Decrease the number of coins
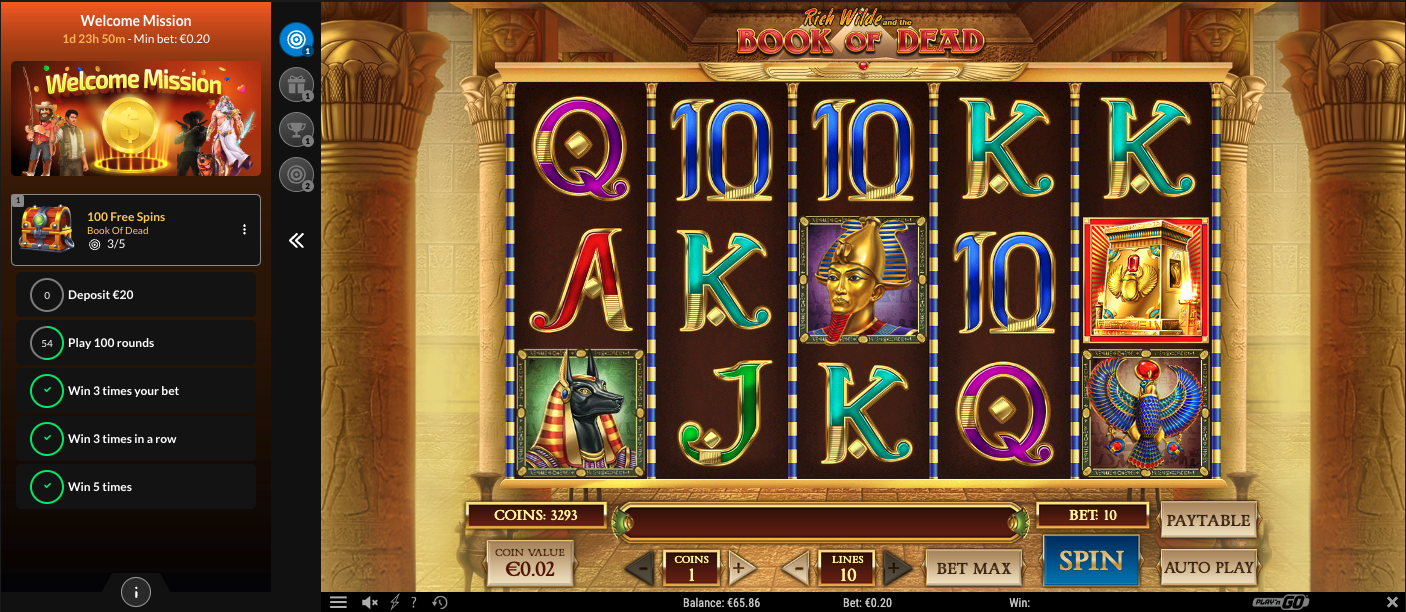The height and width of the screenshot is (612, 1406). click(640, 569)
